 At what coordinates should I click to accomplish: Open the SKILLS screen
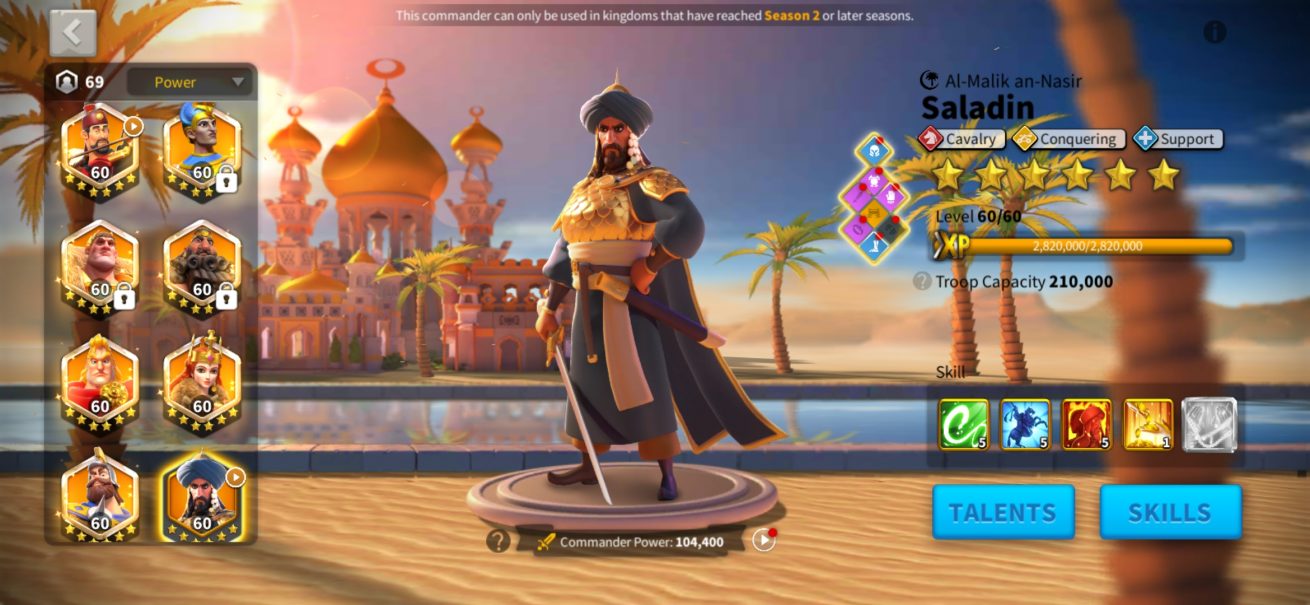1170,512
